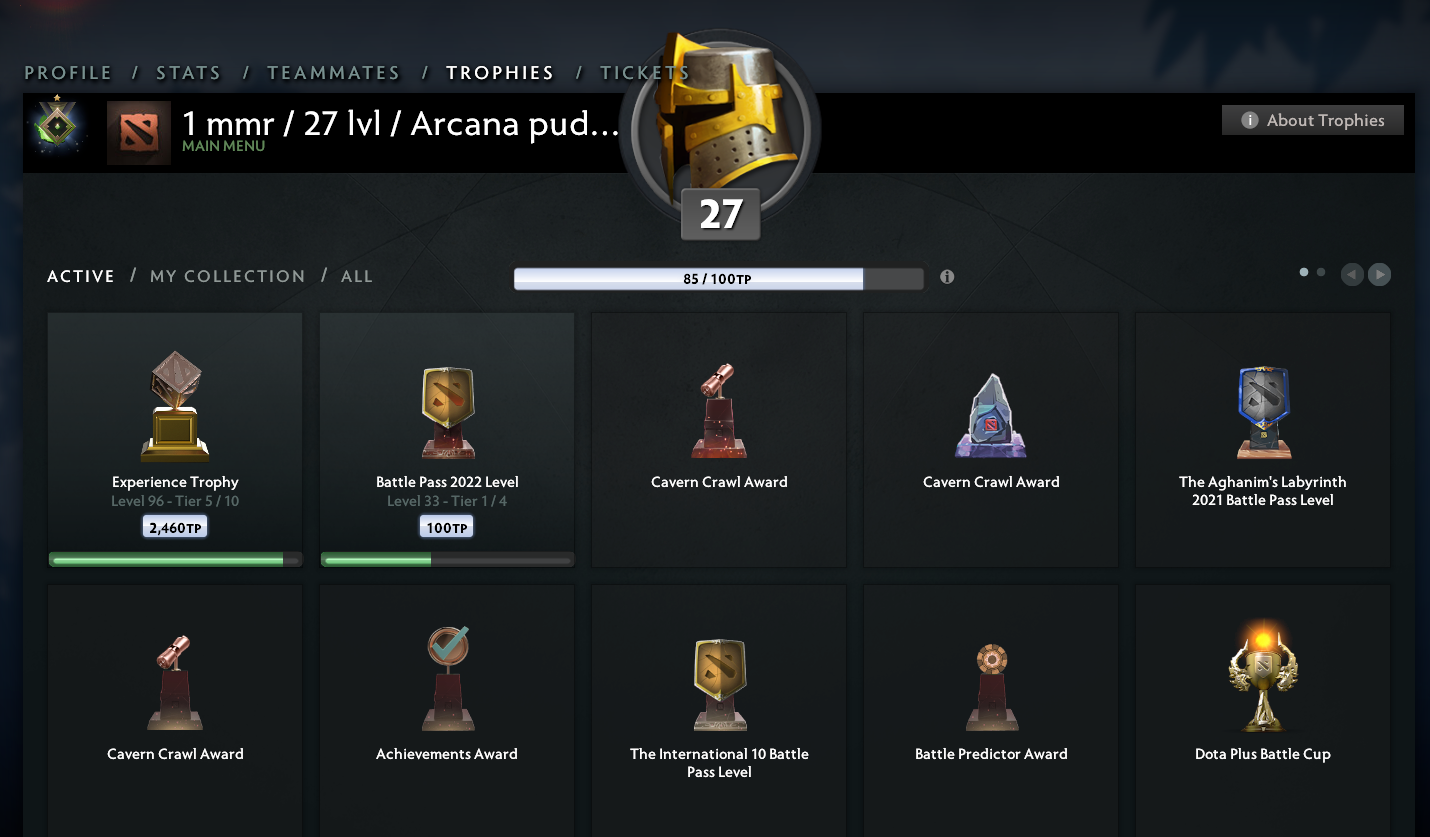1430x837 pixels.
Task: Click the Dota 2 logo above Main Menu
Action: tap(139, 131)
